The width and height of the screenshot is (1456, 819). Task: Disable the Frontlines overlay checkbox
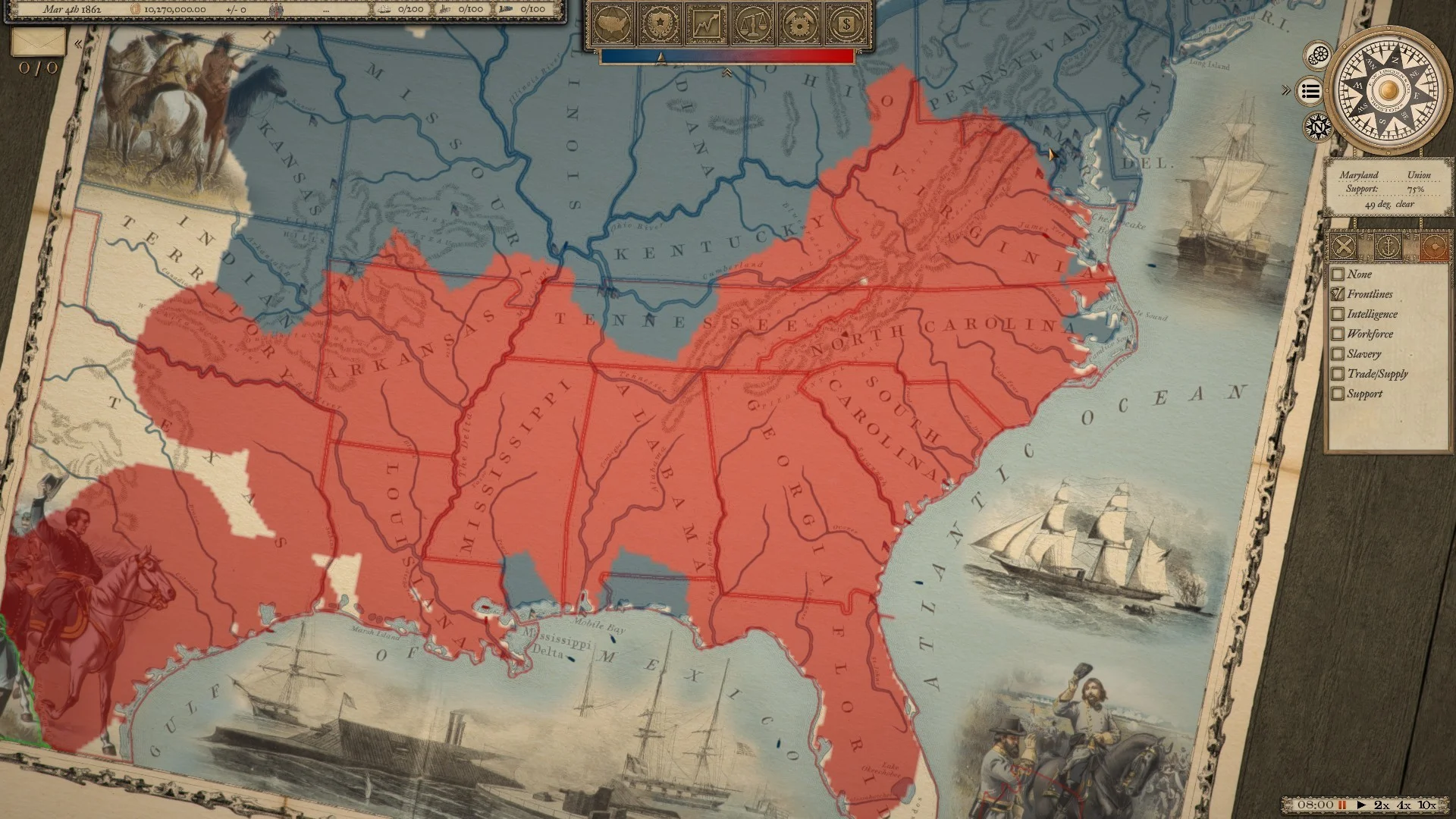[x=1338, y=294]
